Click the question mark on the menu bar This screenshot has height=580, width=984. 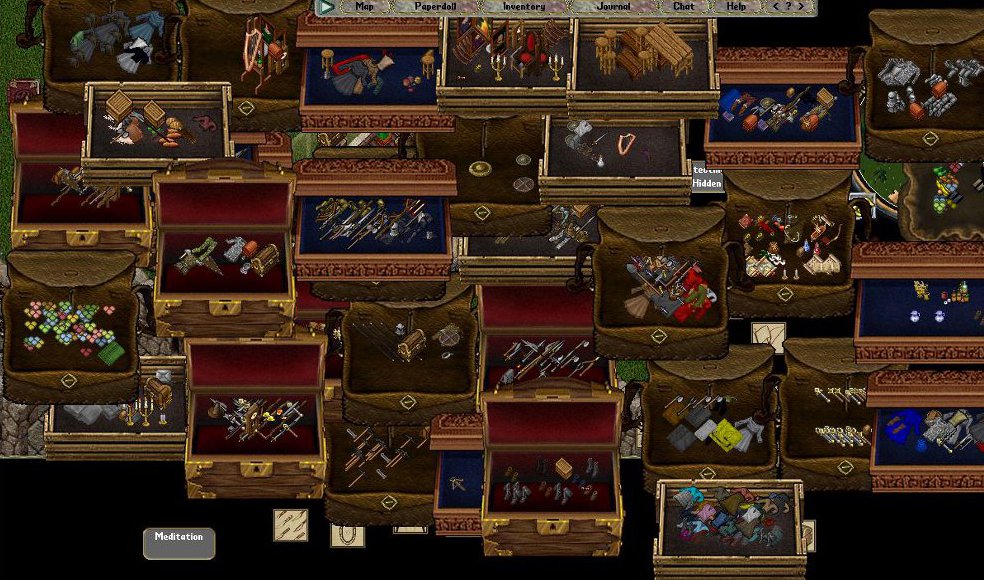pyautogui.click(x=789, y=7)
